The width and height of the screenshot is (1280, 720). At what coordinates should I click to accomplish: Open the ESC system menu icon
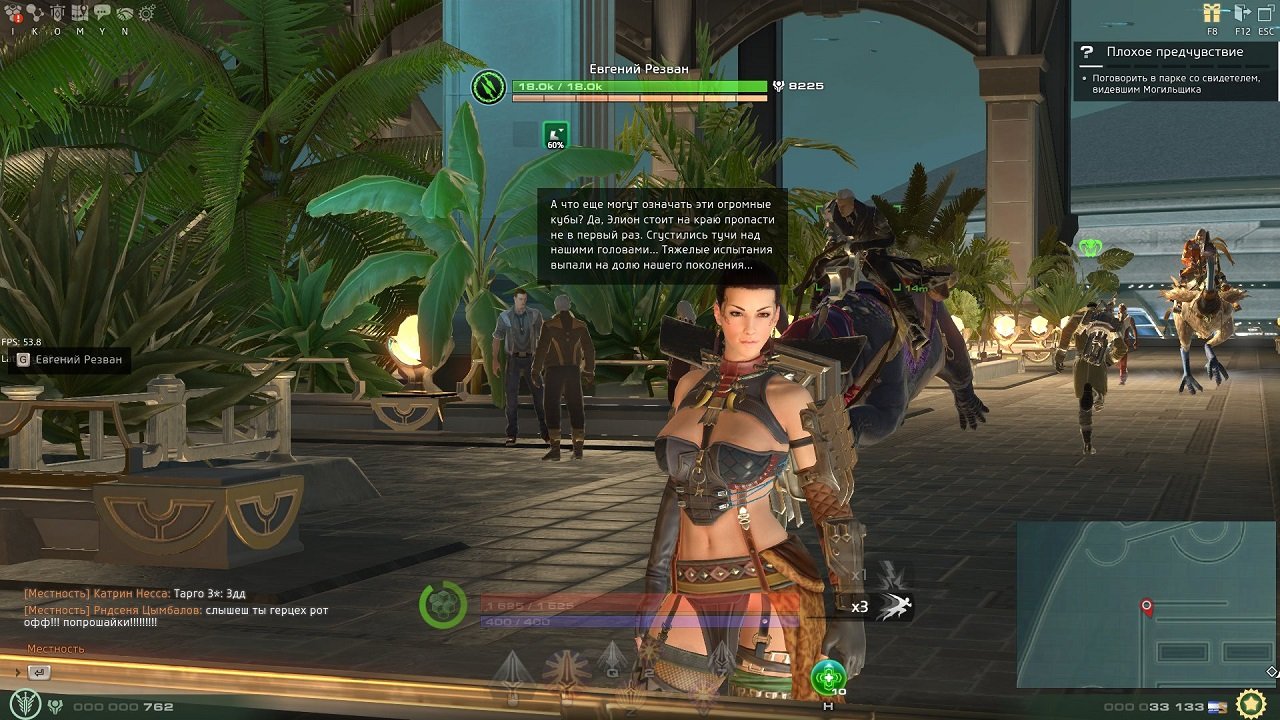coord(1266,12)
